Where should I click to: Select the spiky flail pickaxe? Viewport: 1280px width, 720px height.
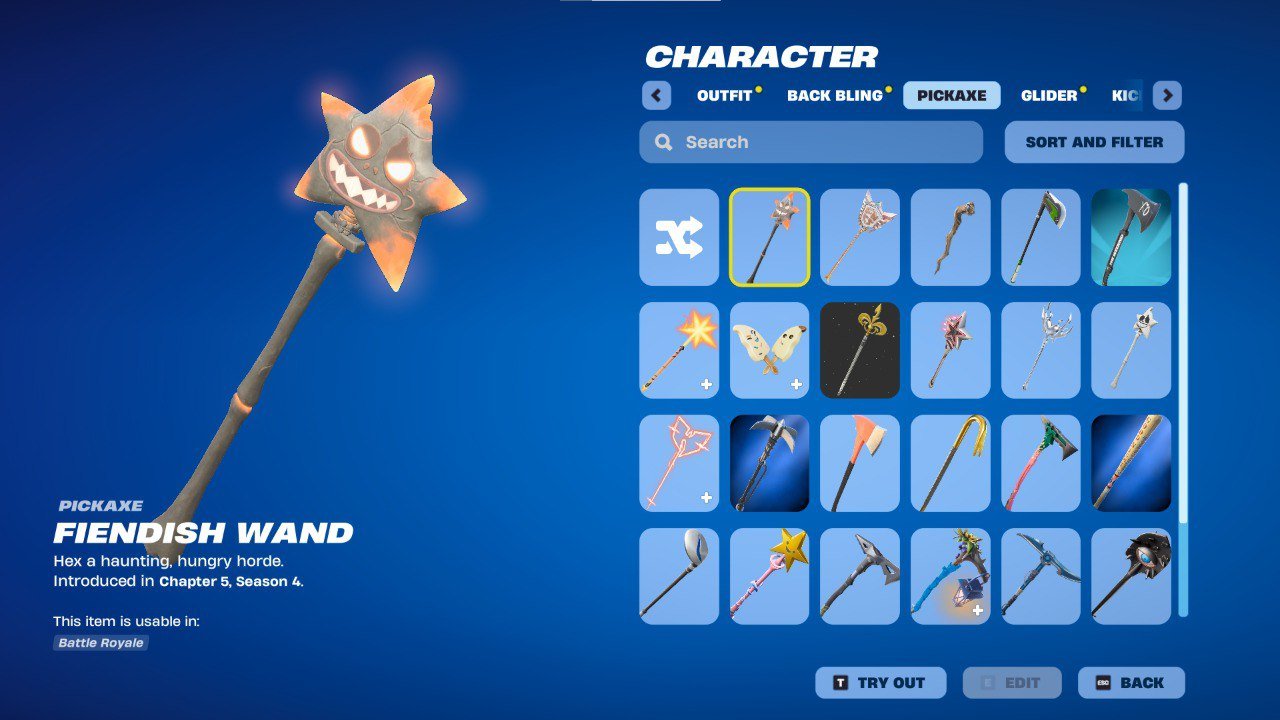pos(1128,575)
